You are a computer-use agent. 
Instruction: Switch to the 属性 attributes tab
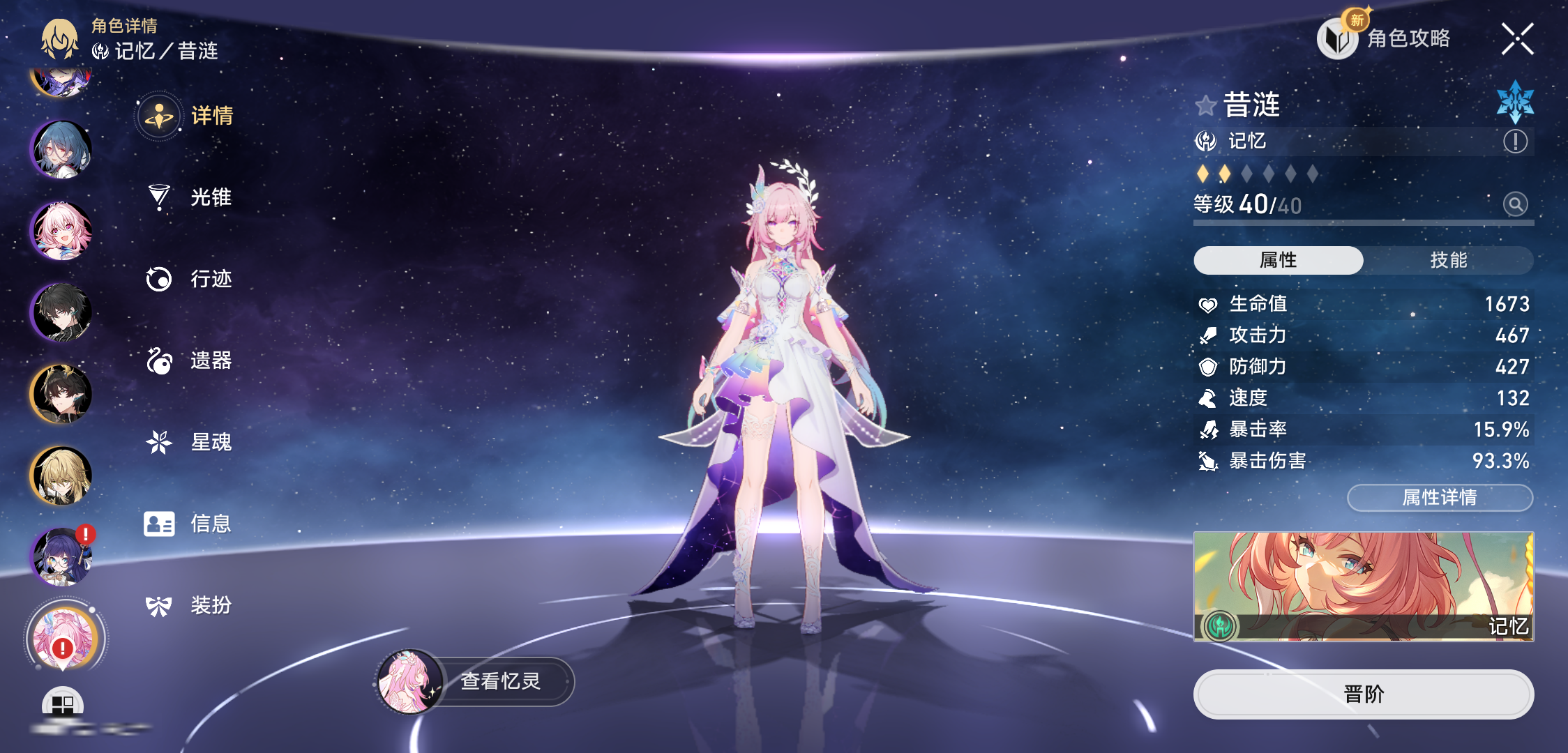[1278, 260]
